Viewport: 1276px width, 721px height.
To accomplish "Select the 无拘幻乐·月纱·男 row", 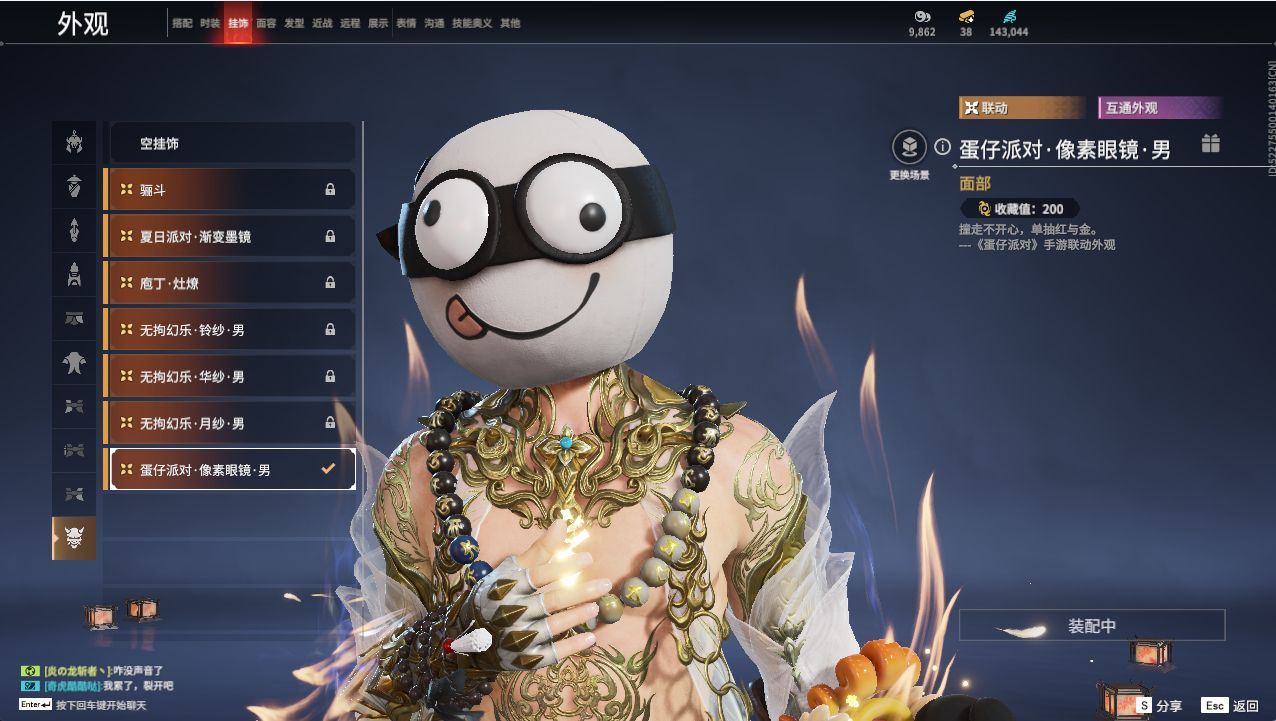I will tap(230, 424).
